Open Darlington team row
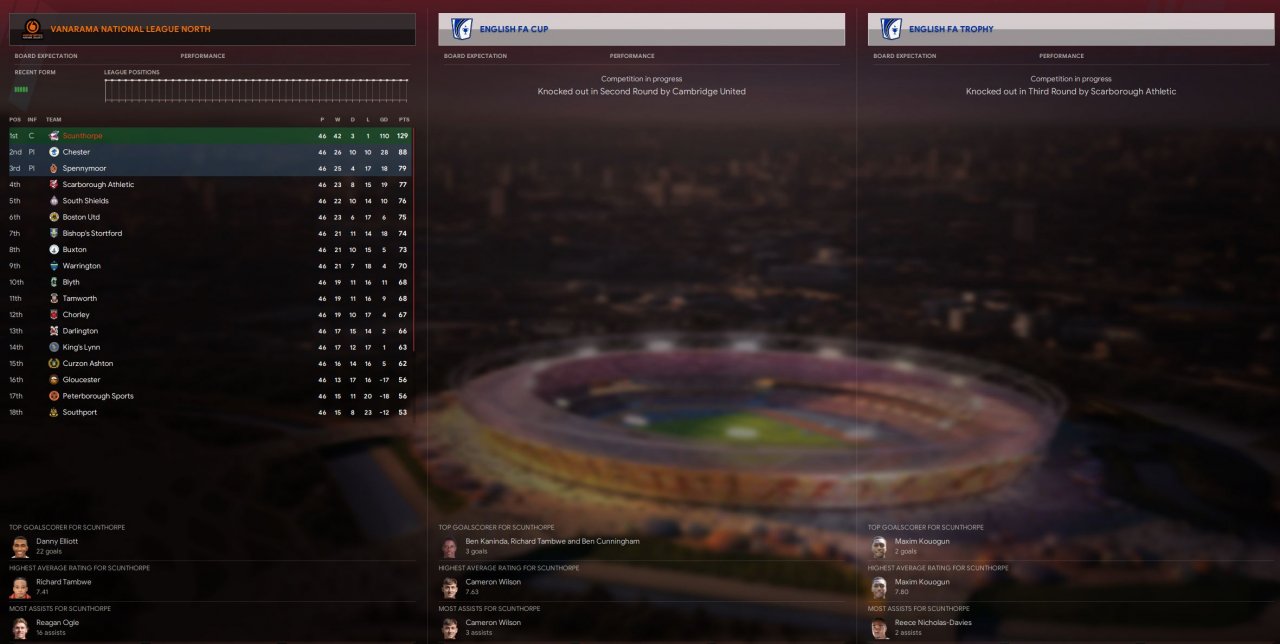 (80, 331)
